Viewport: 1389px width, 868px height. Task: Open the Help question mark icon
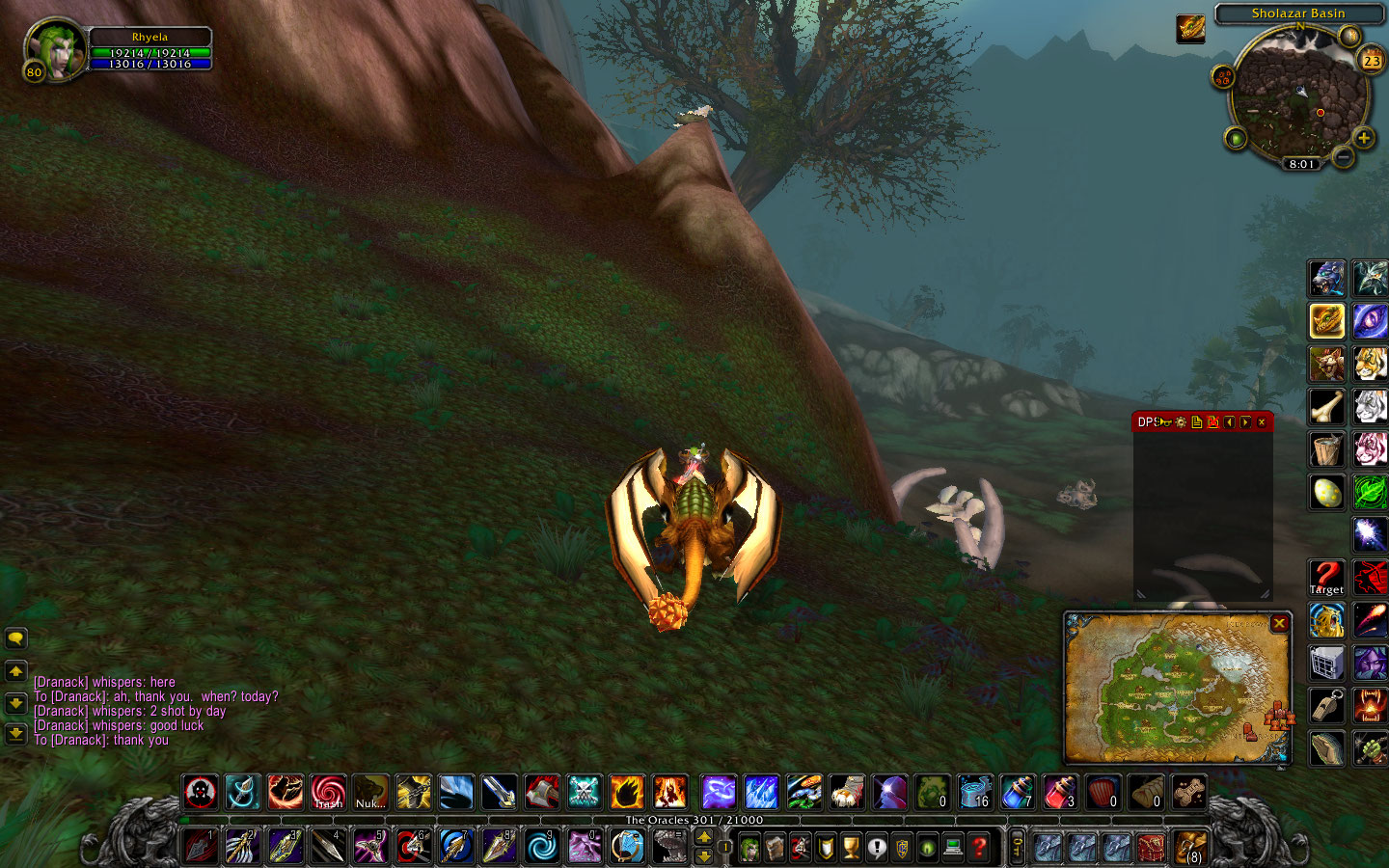(x=977, y=847)
